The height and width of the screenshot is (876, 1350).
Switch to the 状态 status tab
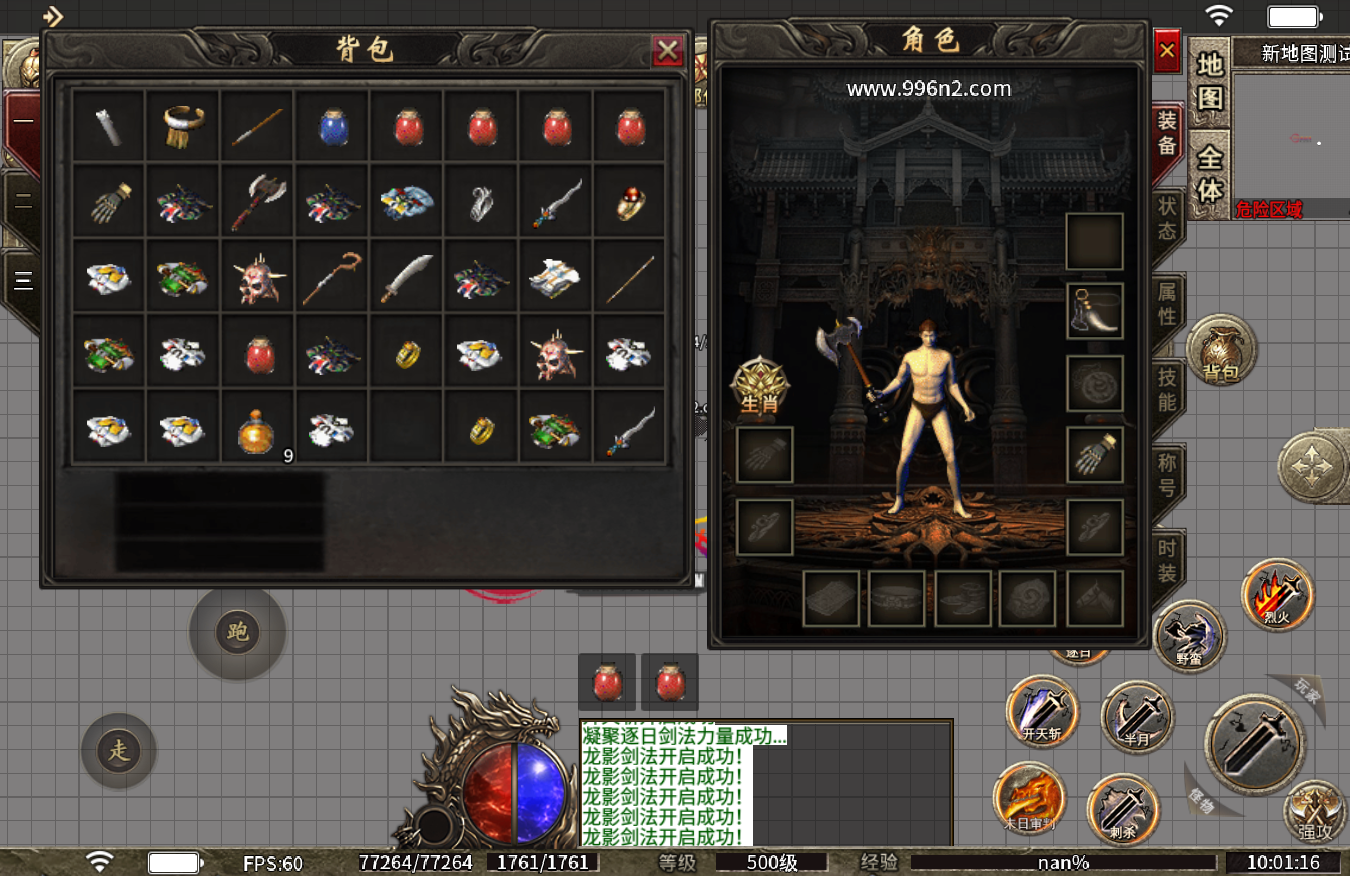tap(1167, 219)
